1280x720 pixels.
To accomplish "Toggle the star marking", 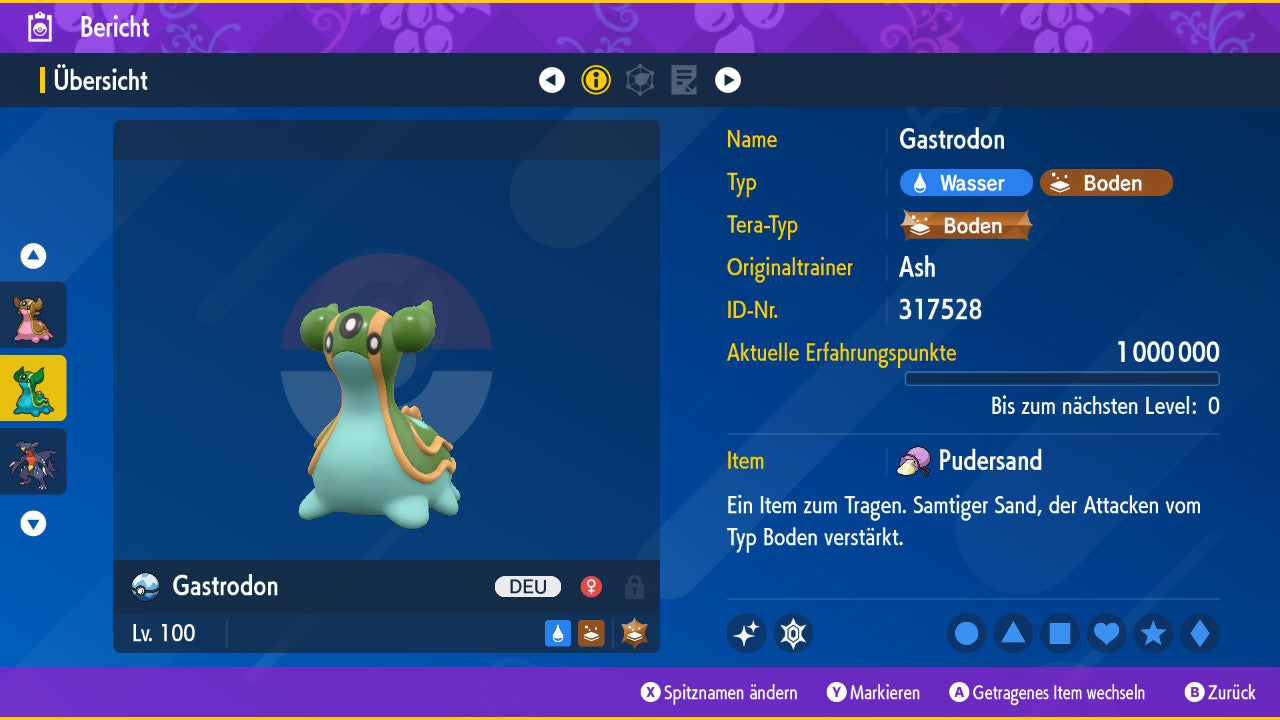I will (1153, 633).
